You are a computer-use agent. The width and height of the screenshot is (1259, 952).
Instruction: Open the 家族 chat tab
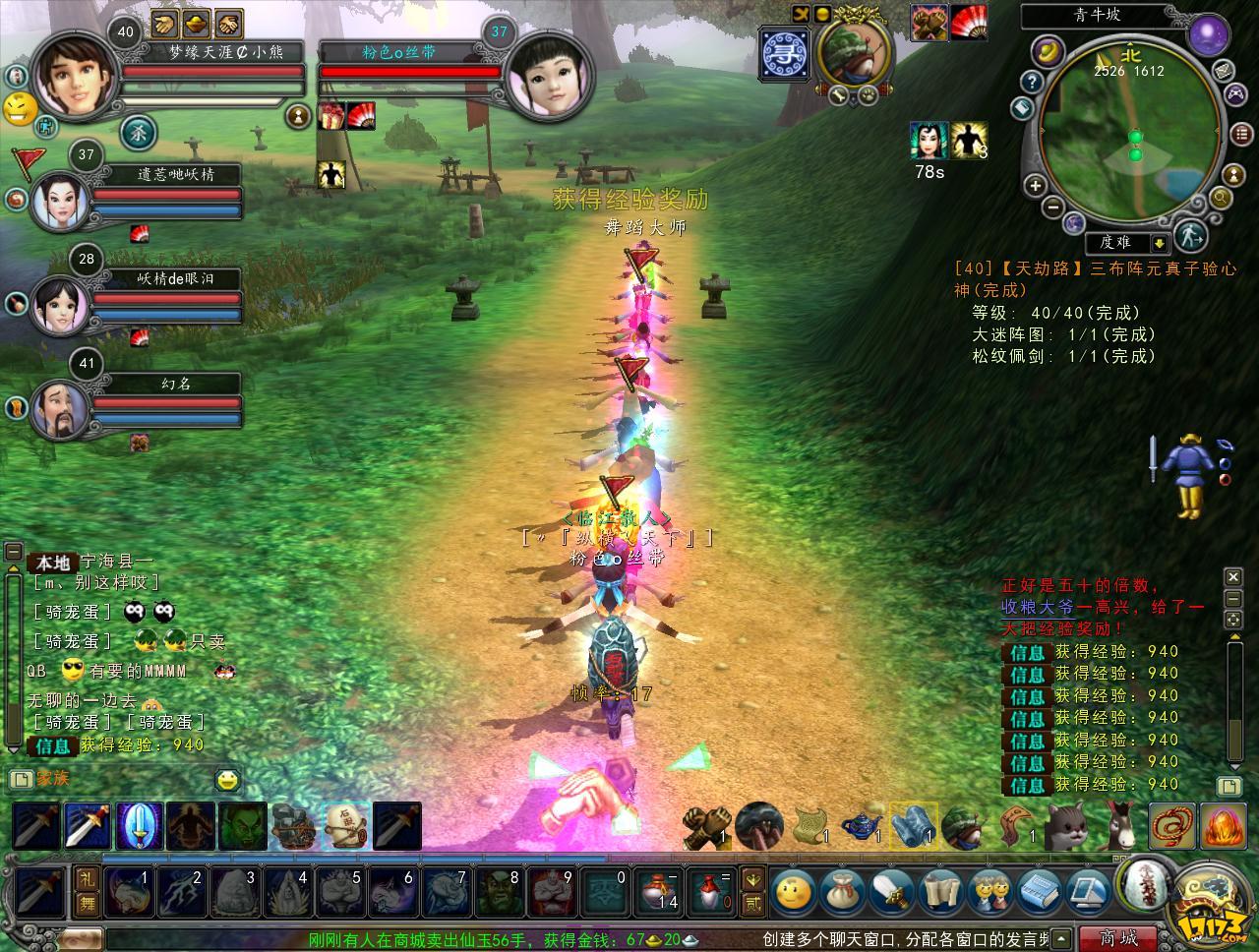(x=53, y=779)
